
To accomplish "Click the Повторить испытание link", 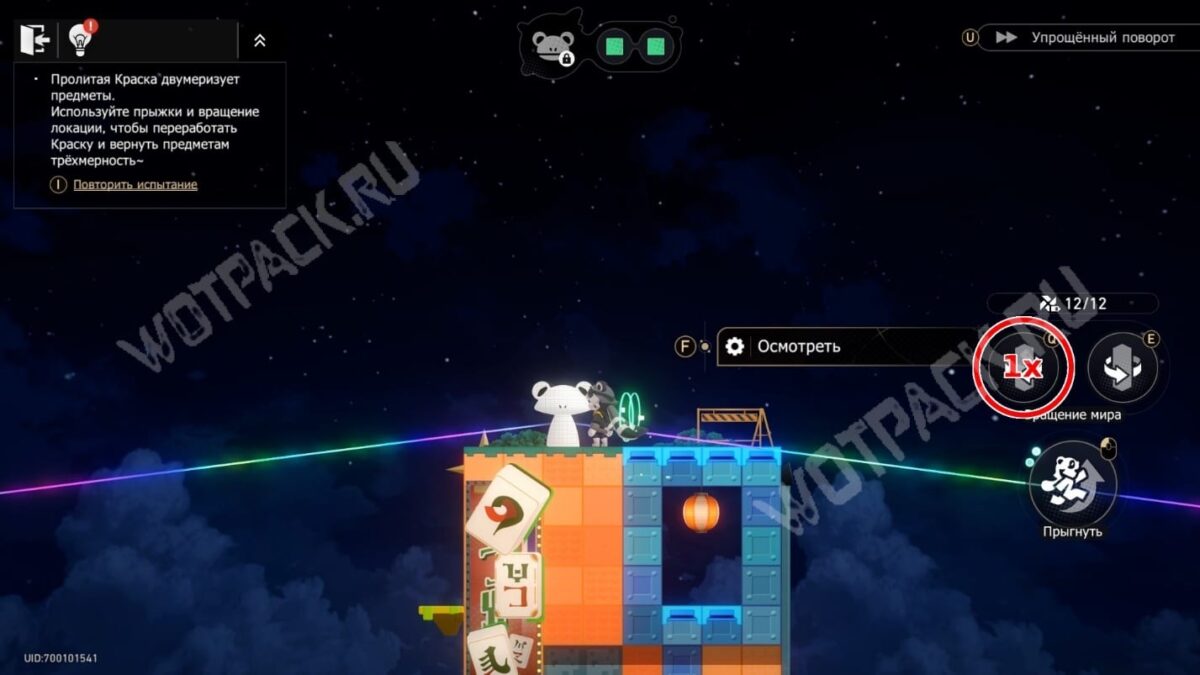I will pyautogui.click(x=135, y=185).
